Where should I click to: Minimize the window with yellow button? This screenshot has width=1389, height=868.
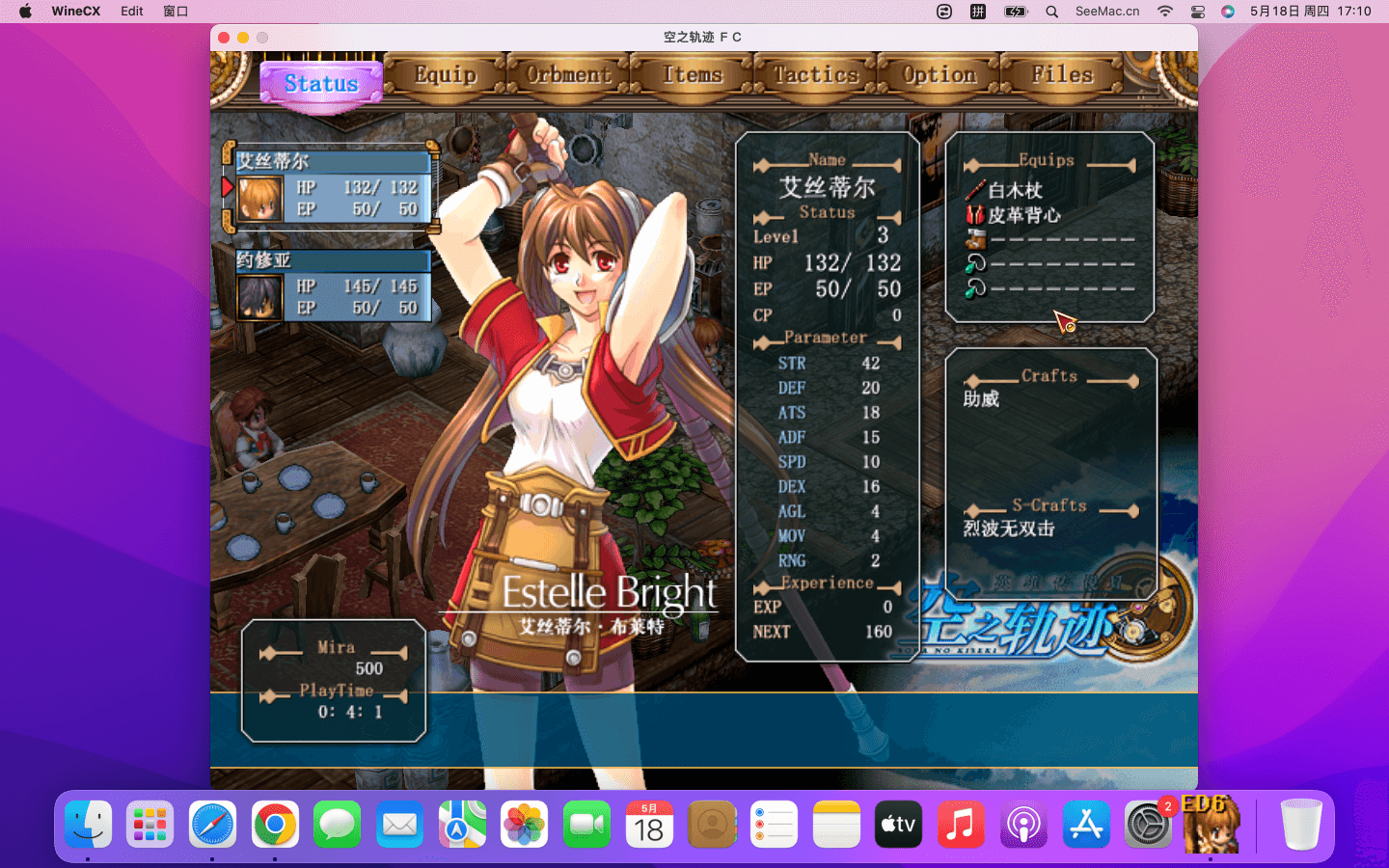[243, 38]
